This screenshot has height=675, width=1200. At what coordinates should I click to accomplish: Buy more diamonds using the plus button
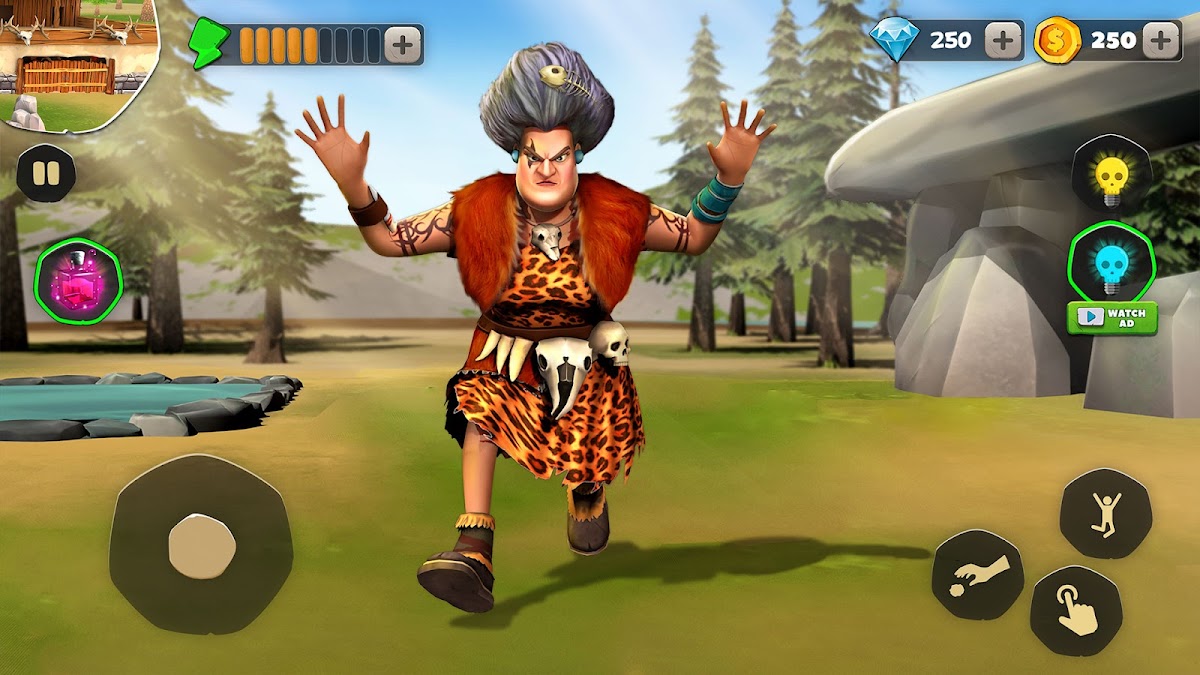pyautogui.click(x=1002, y=40)
